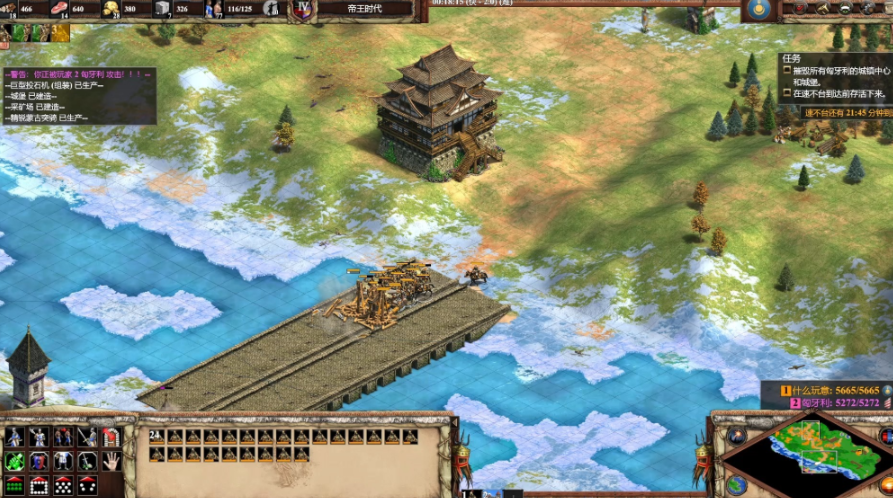Toggle the minimap flare signal button

tap(737, 436)
